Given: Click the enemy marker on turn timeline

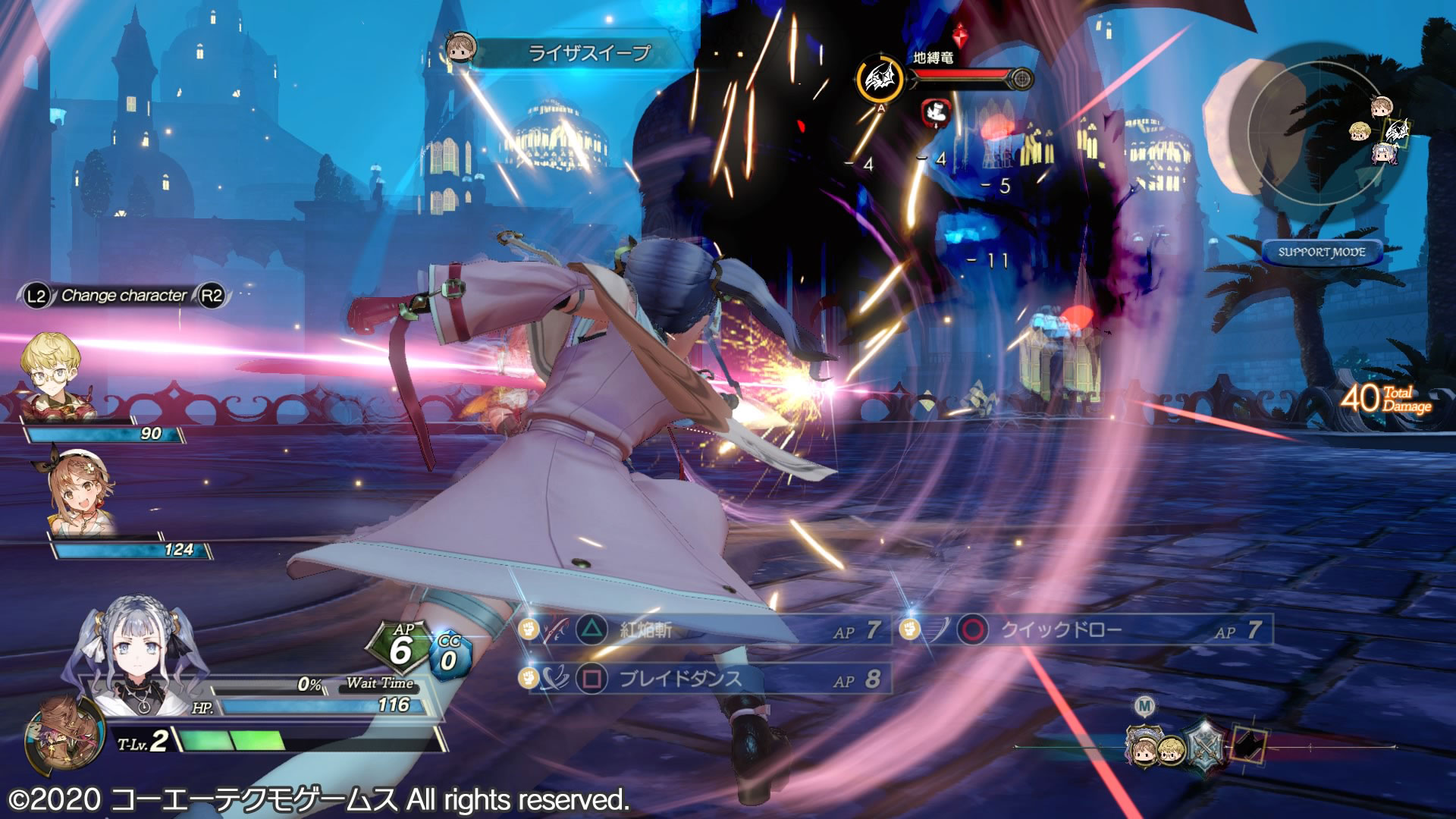Looking at the screenshot, I should point(1249,744).
